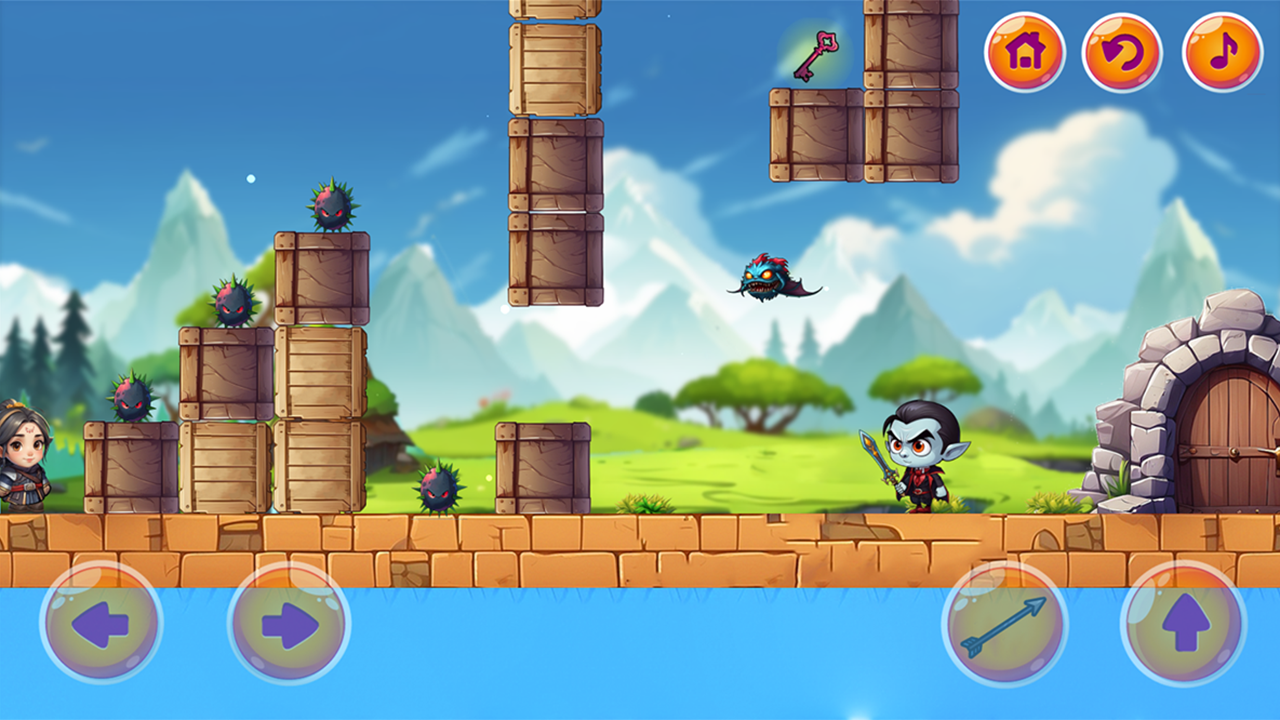This screenshot has height=720, width=1280.
Task: Click the restart level icon
Action: 1122,52
